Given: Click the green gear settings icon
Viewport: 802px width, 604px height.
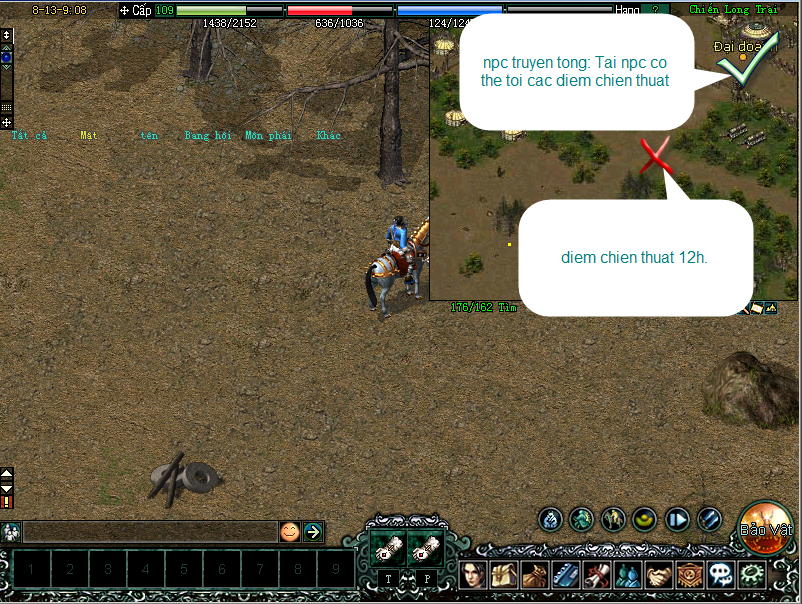Looking at the screenshot, I should pos(751,575).
